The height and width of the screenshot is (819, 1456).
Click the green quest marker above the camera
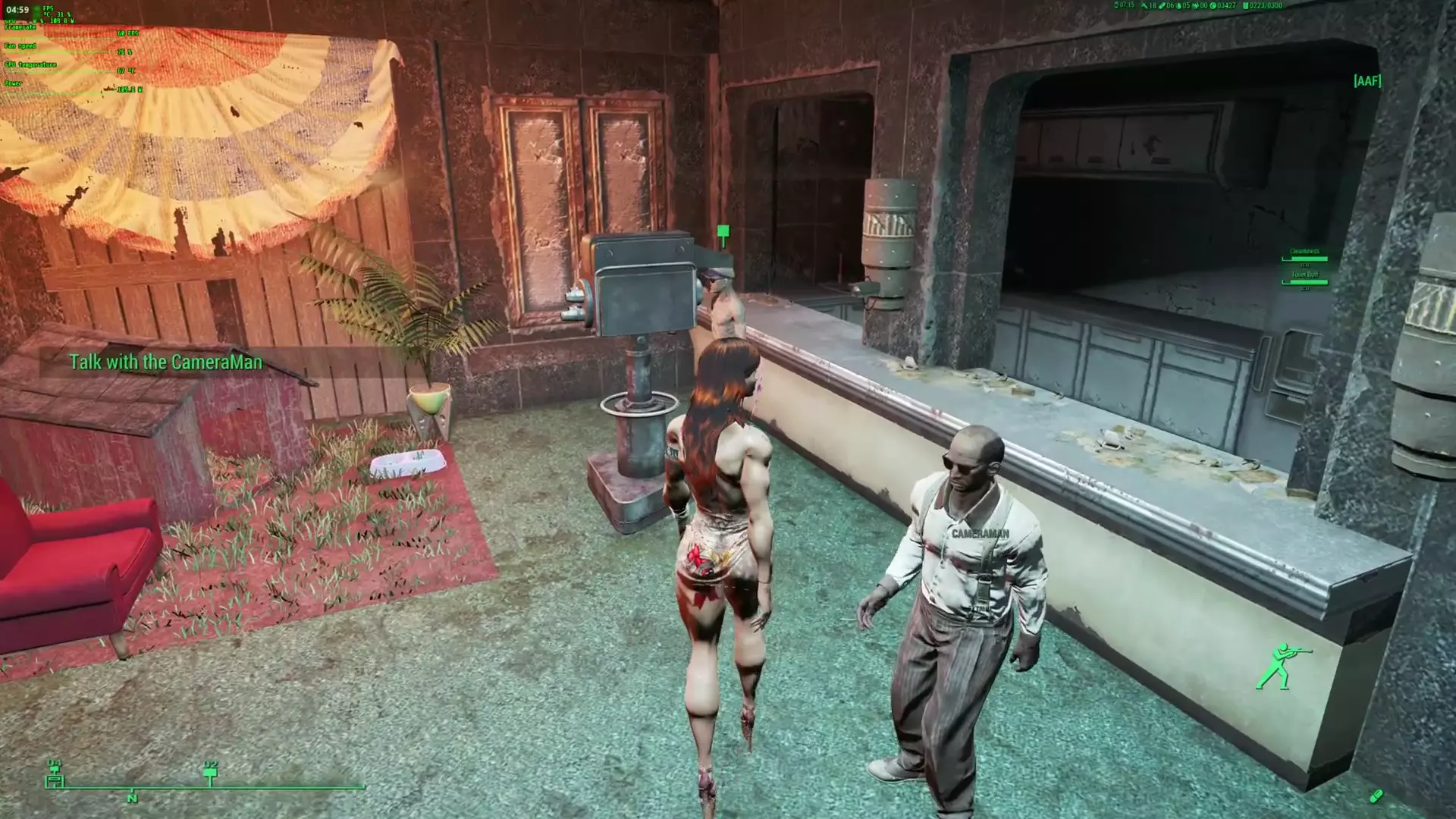pyautogui.click(x=723, y=234)
